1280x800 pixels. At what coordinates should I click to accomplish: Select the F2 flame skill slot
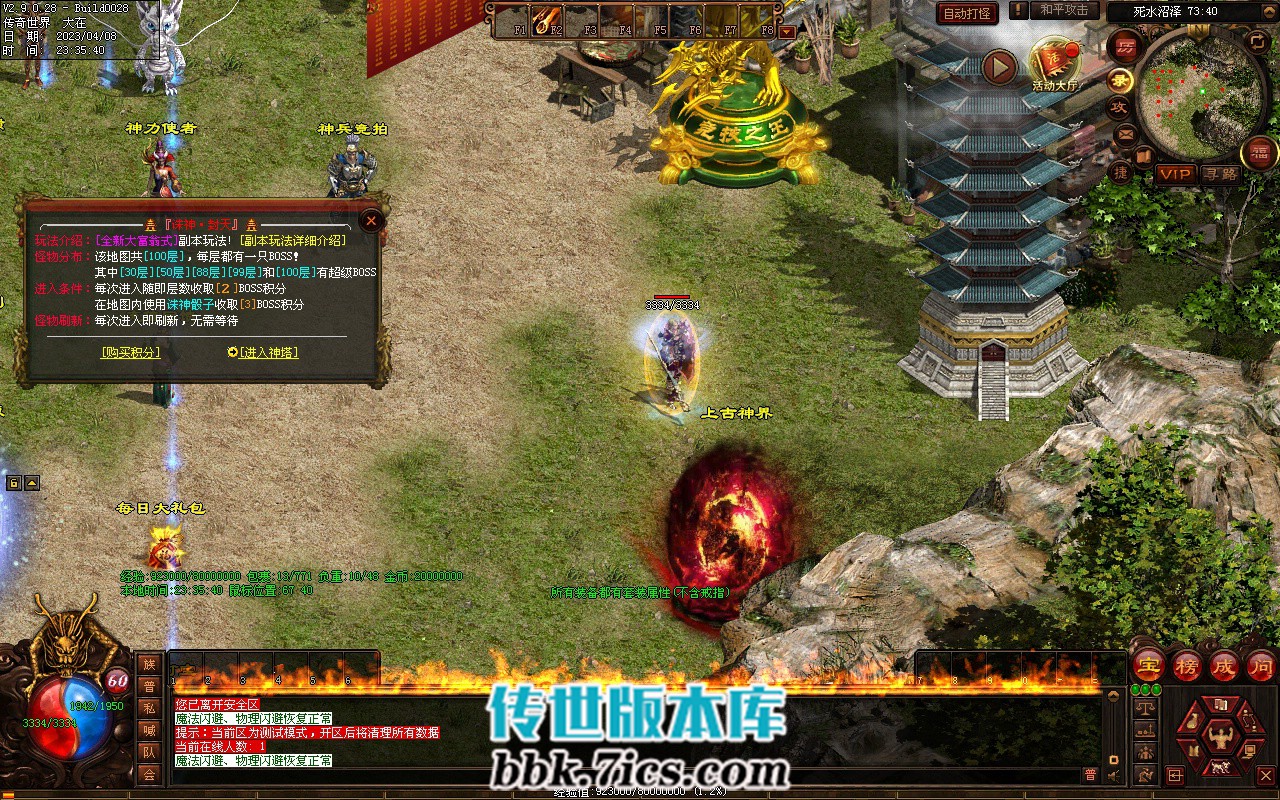click(x=547, y=19)
